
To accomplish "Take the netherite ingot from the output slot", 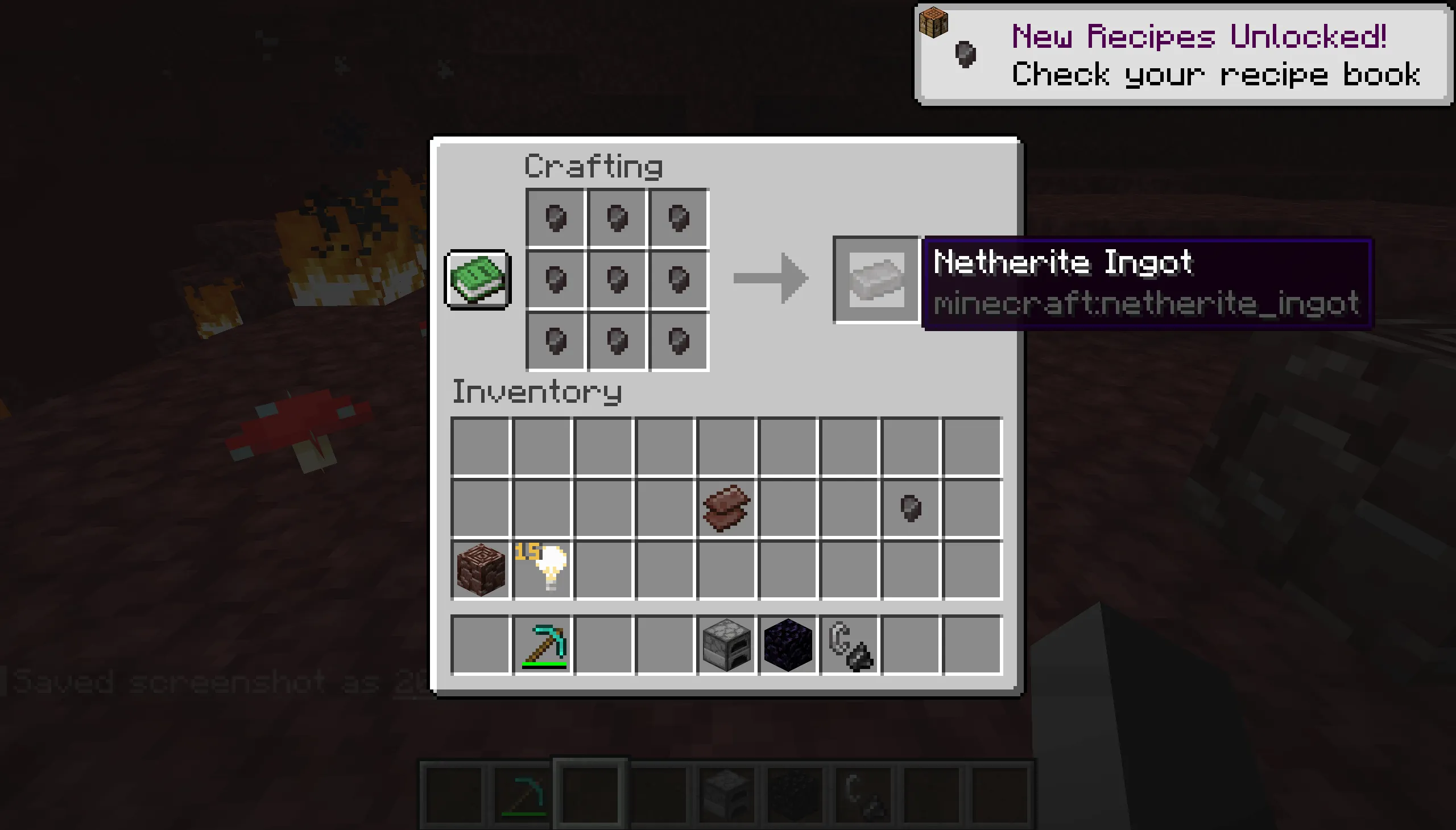I will tap(876, 280).
